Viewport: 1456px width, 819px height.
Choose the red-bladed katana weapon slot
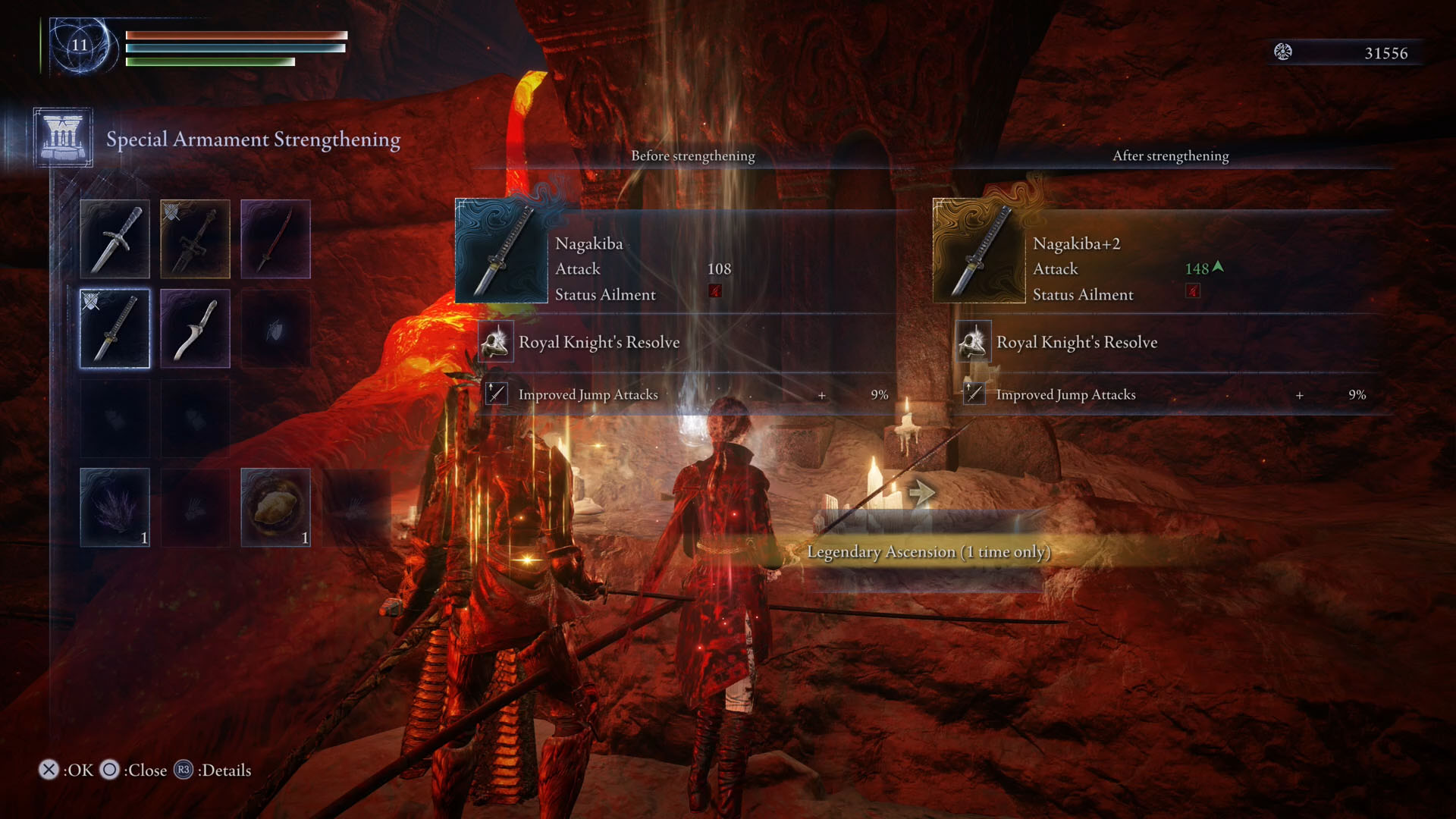[275, 239]
